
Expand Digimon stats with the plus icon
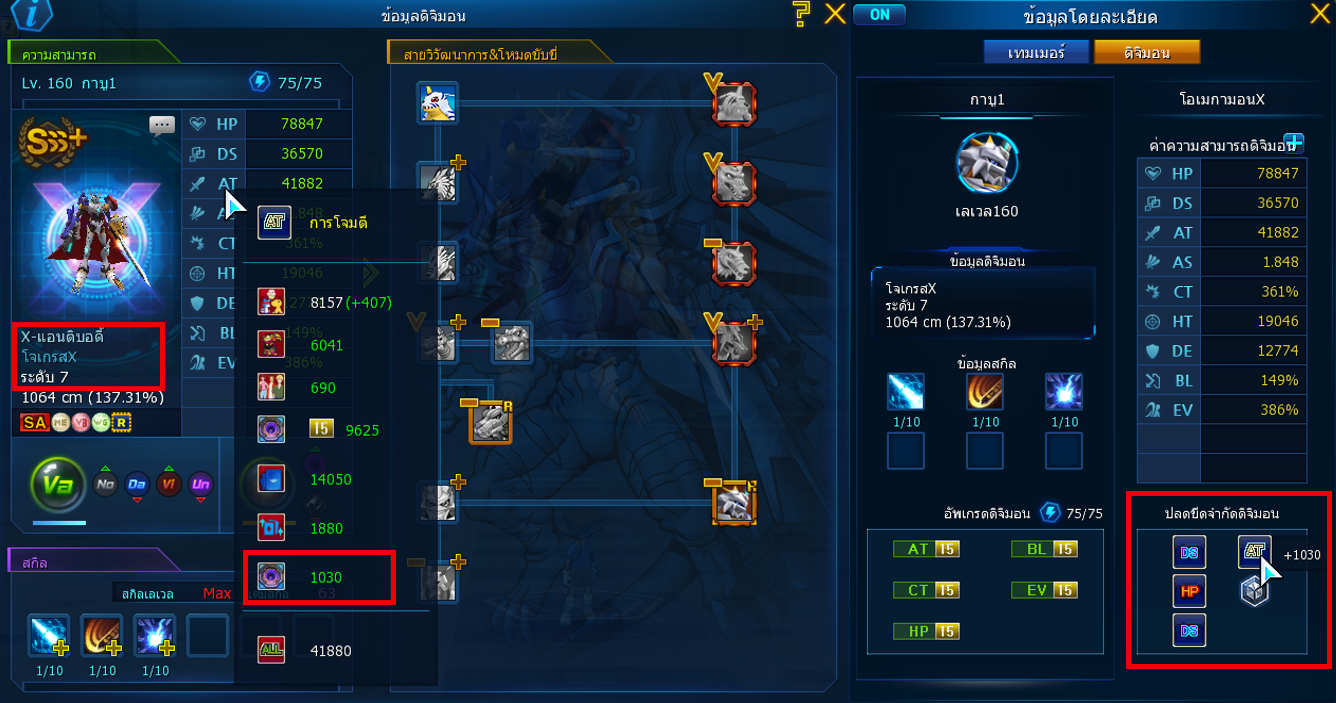[1294, 143]
